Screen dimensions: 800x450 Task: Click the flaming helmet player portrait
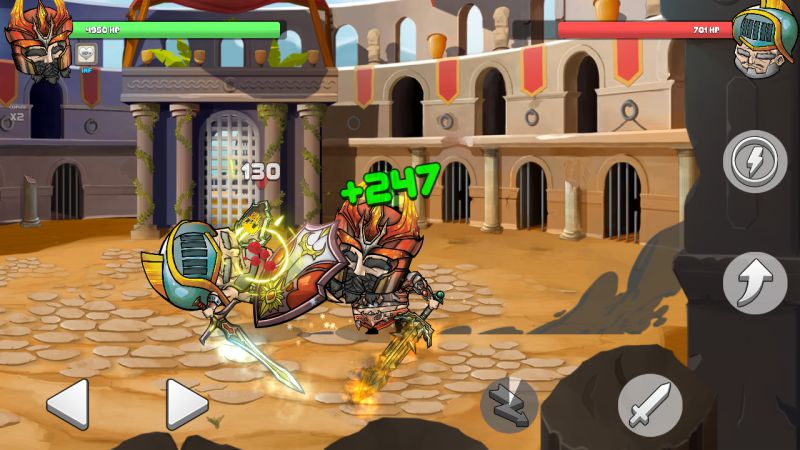click(36, 36)
